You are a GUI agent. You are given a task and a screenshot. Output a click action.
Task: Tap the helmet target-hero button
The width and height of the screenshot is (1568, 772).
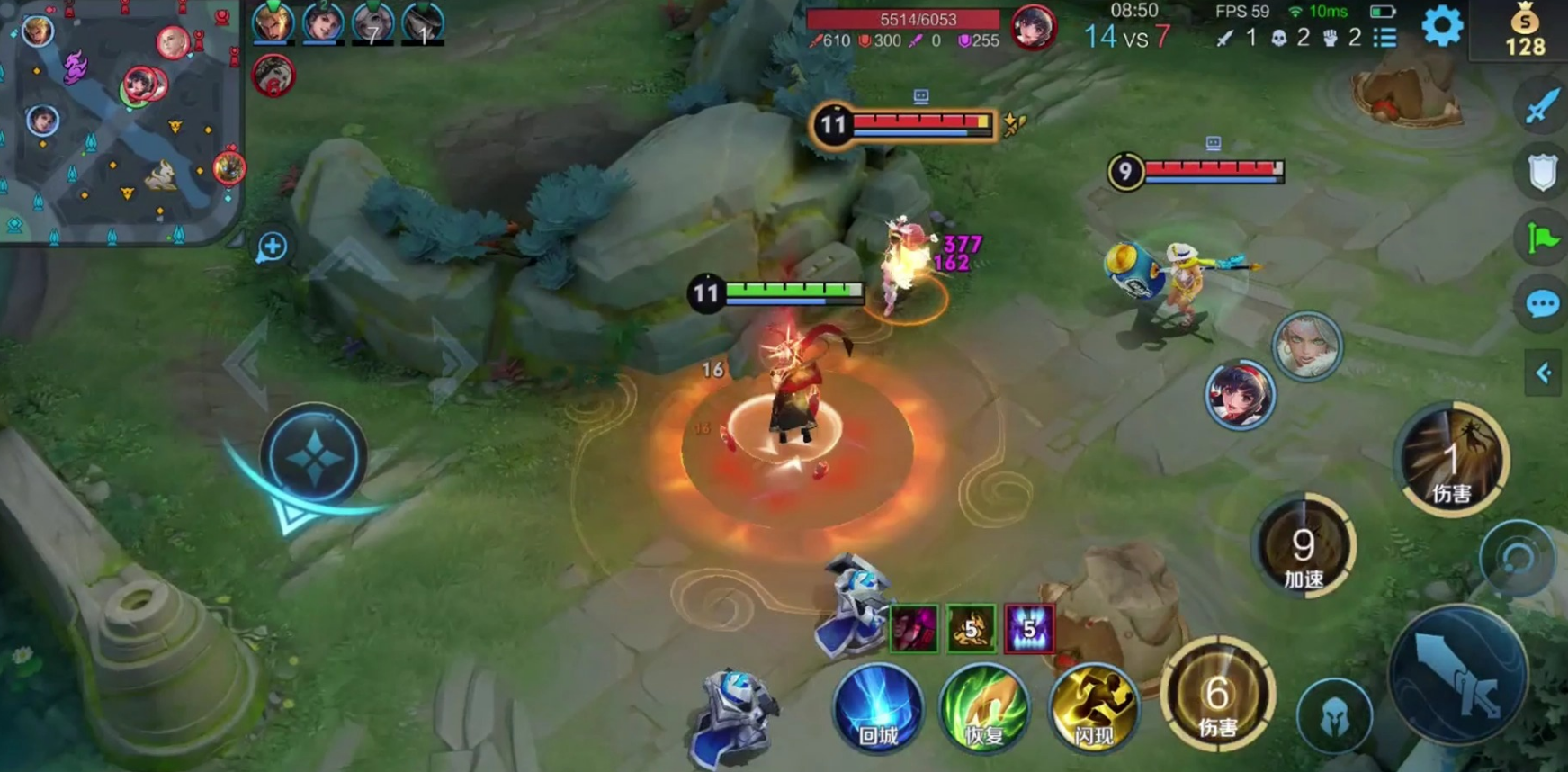(x=1335, y=717)
